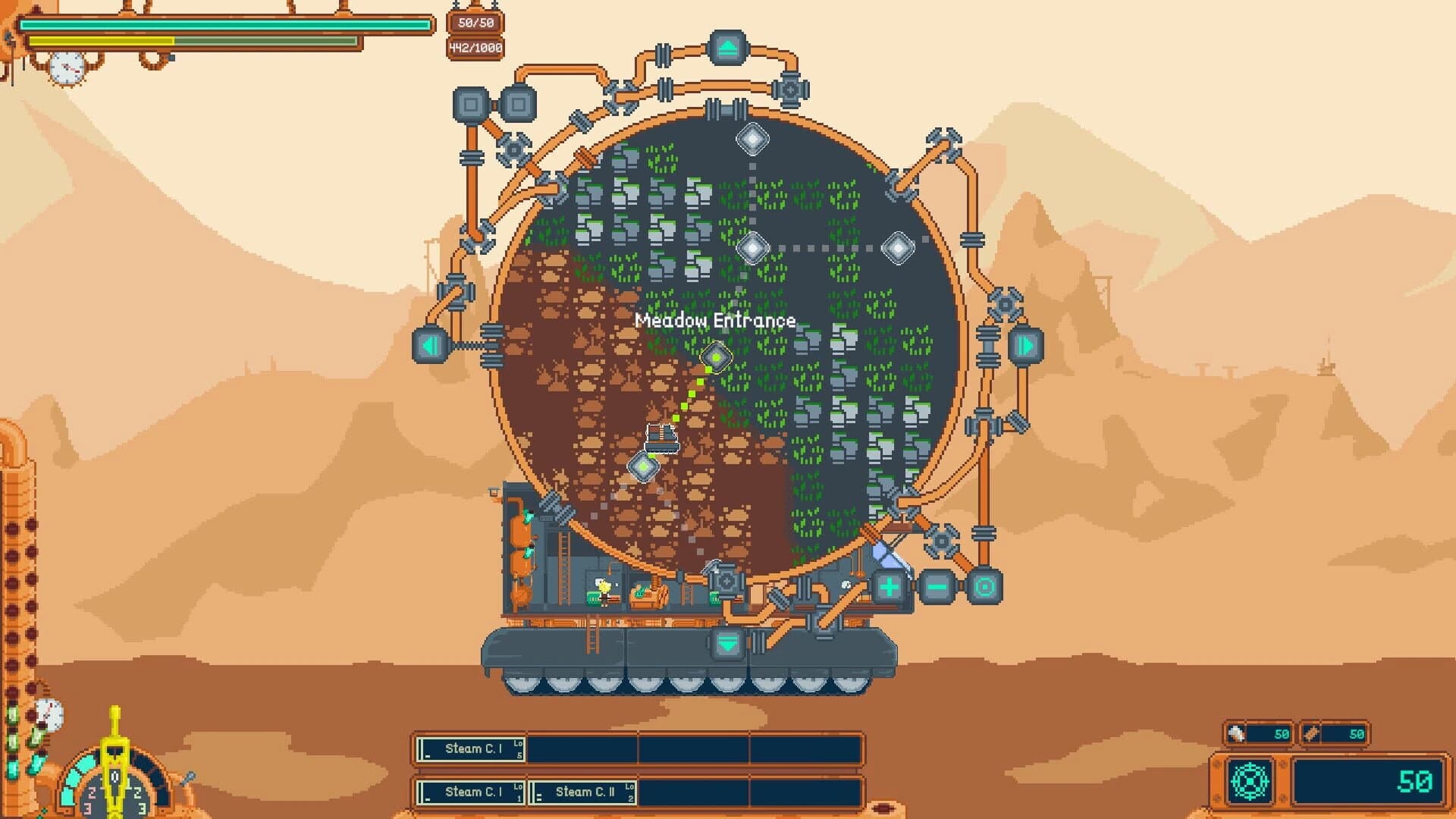This screenshot has height=819, width=1456.
Task: Click the down-arrow button below the map
Action: point(726,645)
